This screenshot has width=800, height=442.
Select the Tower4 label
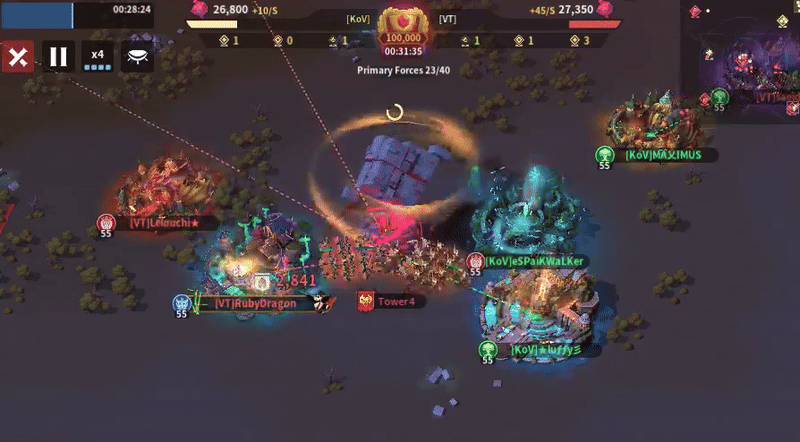(395, 301)
